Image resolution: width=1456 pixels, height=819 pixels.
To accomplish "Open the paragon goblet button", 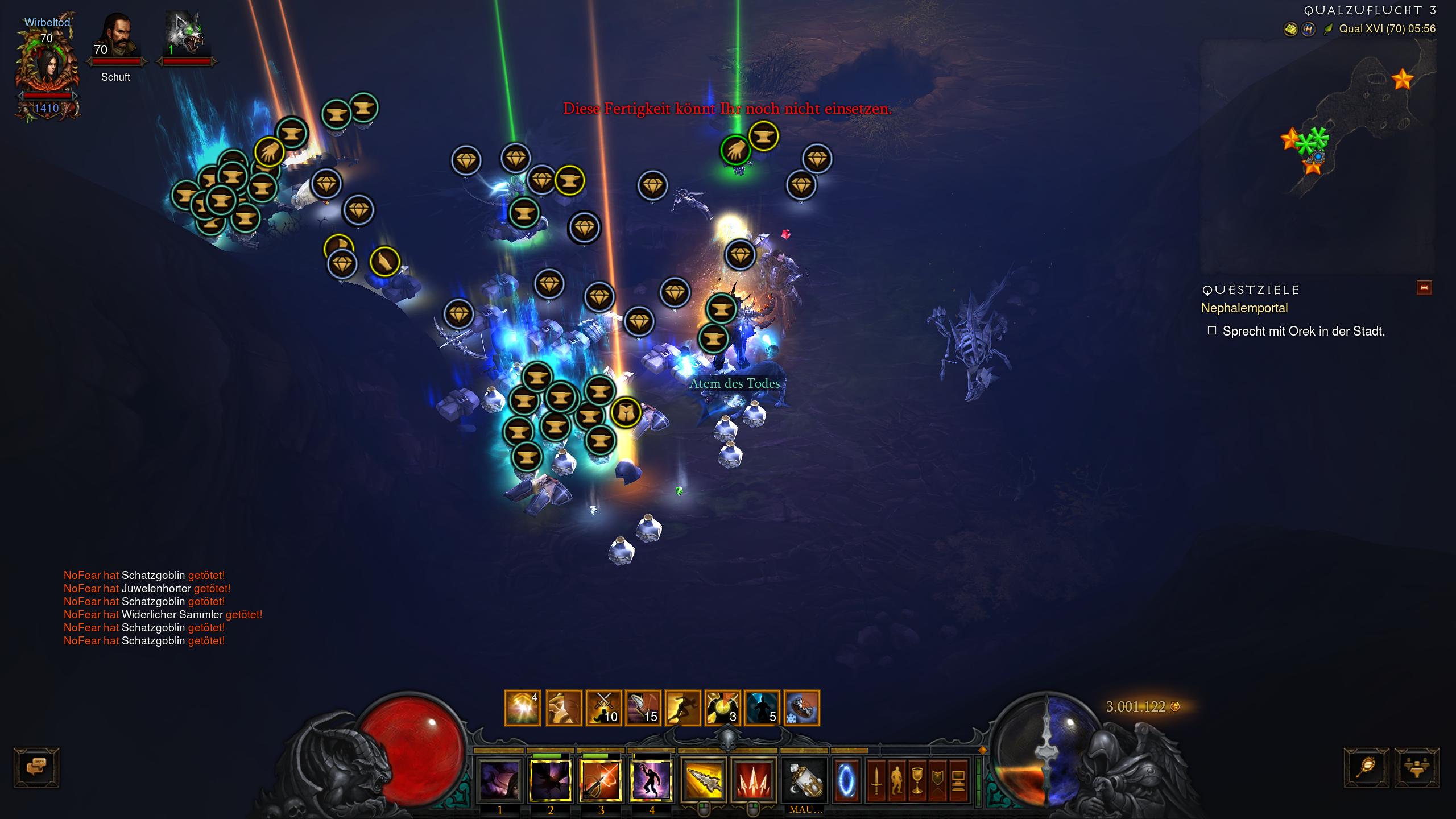I will [x=917, y=780].
